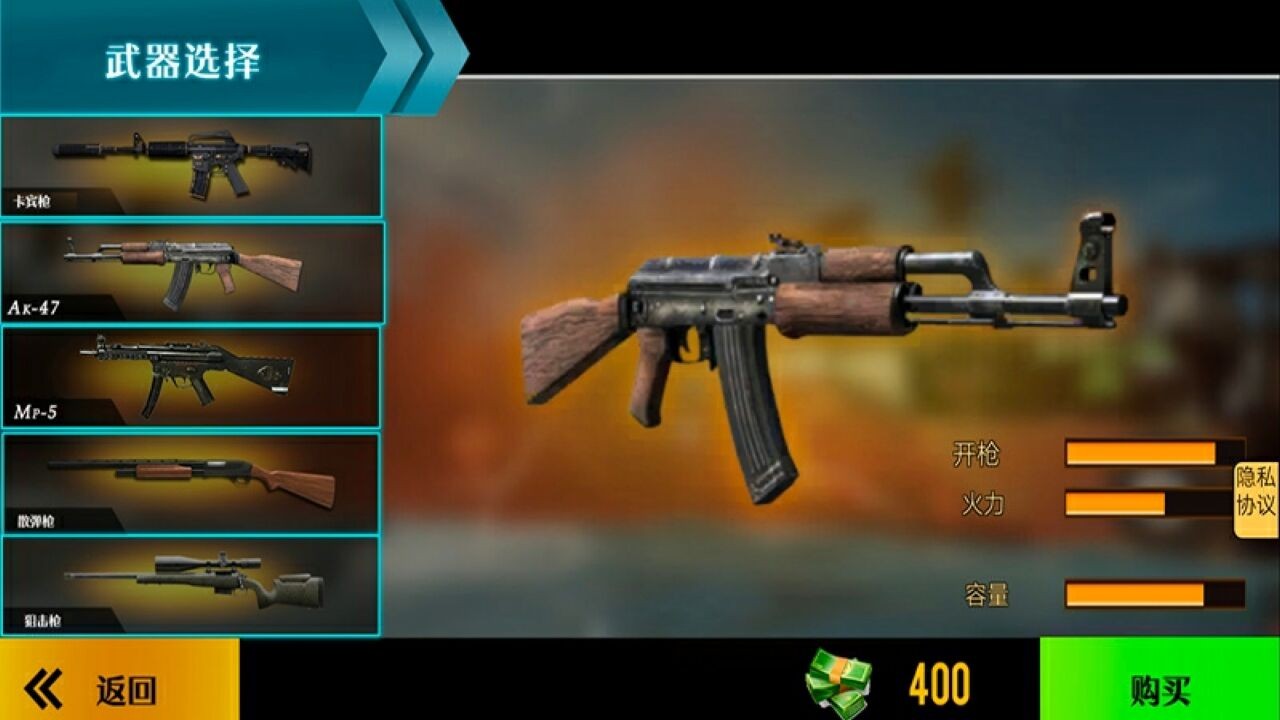
Task: Open the 隐私协议 privacy agreement
Action: point(1256,492)
